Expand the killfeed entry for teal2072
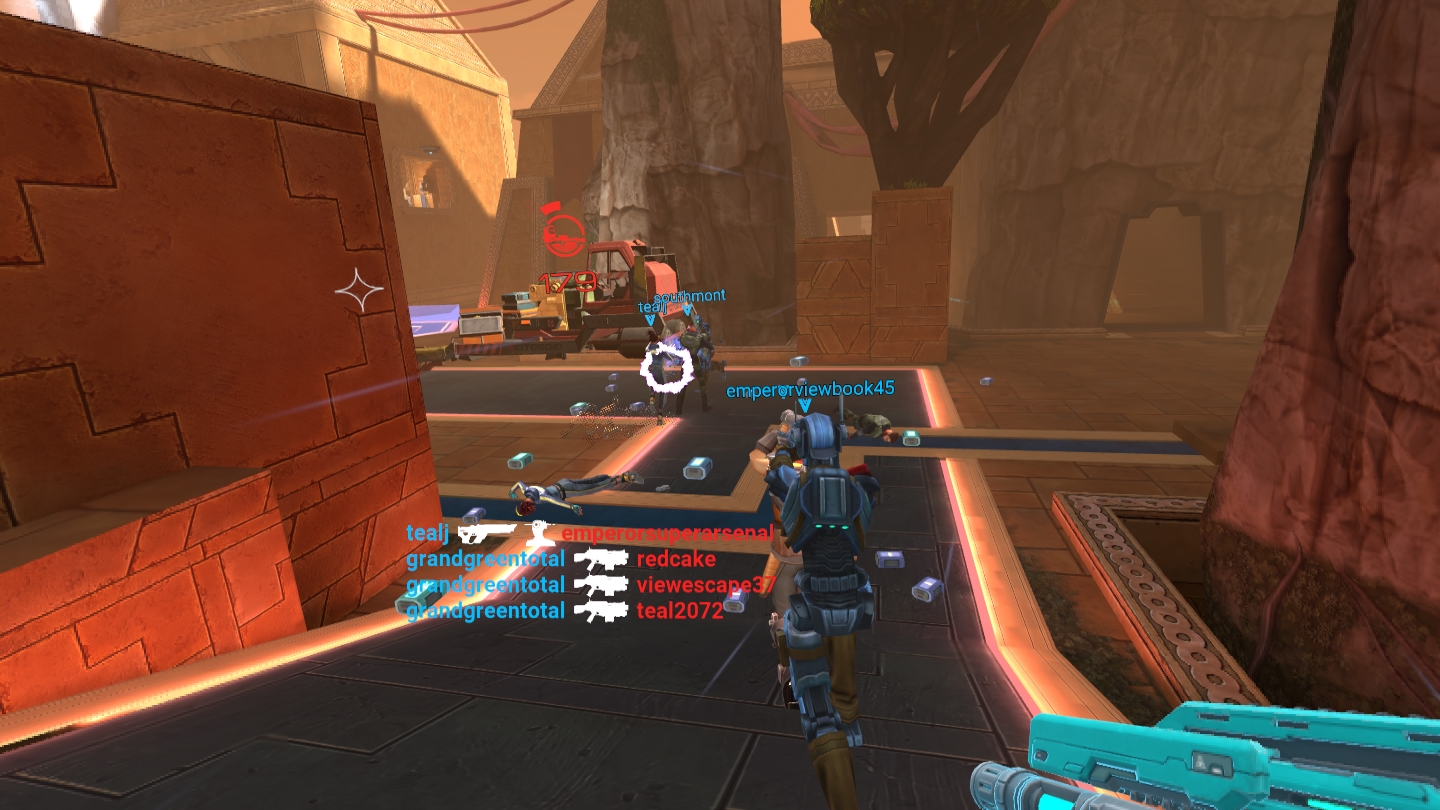 pyautogui.click(x=678, y=610)
